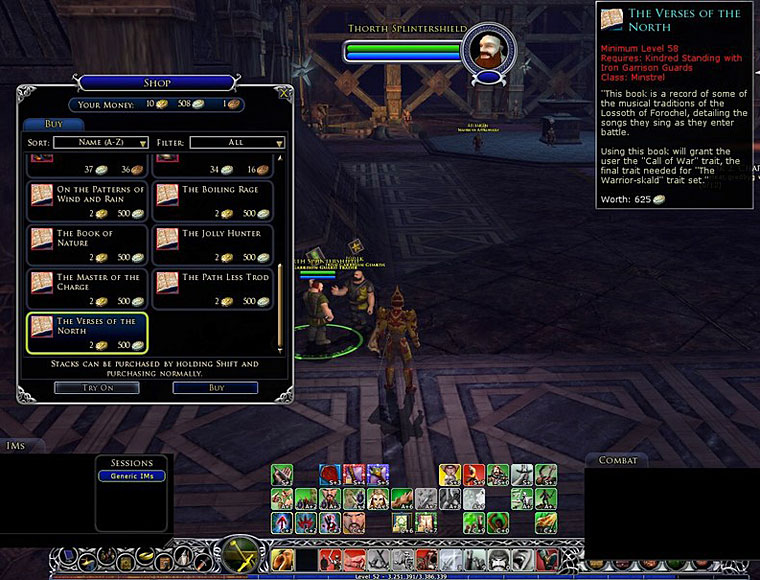Open the Sort dropdown set to Name (A-Z)
This screenshot has height=580, width=760.
100,143
